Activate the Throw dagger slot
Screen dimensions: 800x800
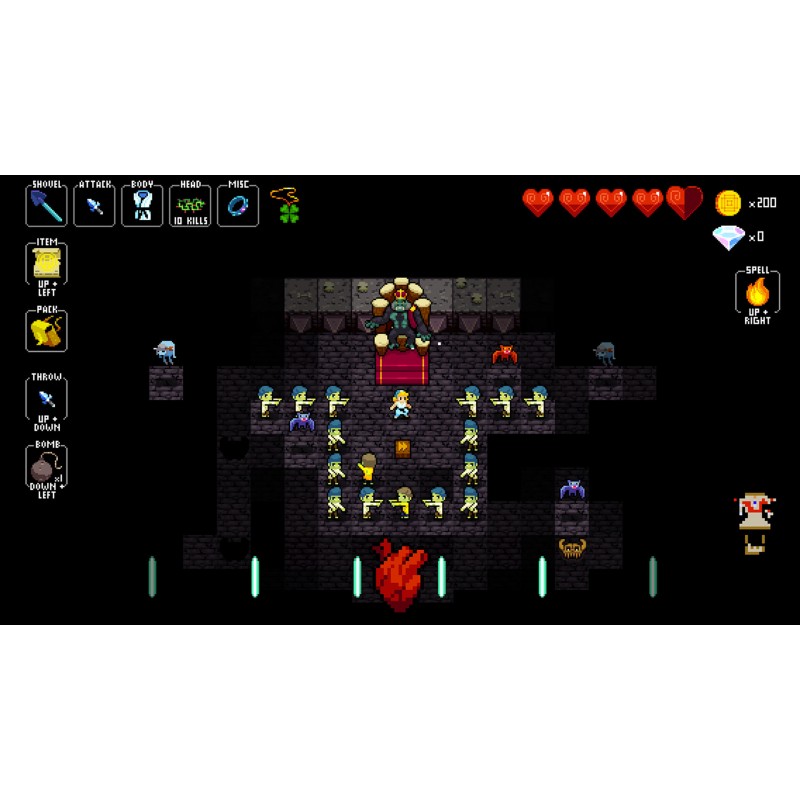click(46, 398)
